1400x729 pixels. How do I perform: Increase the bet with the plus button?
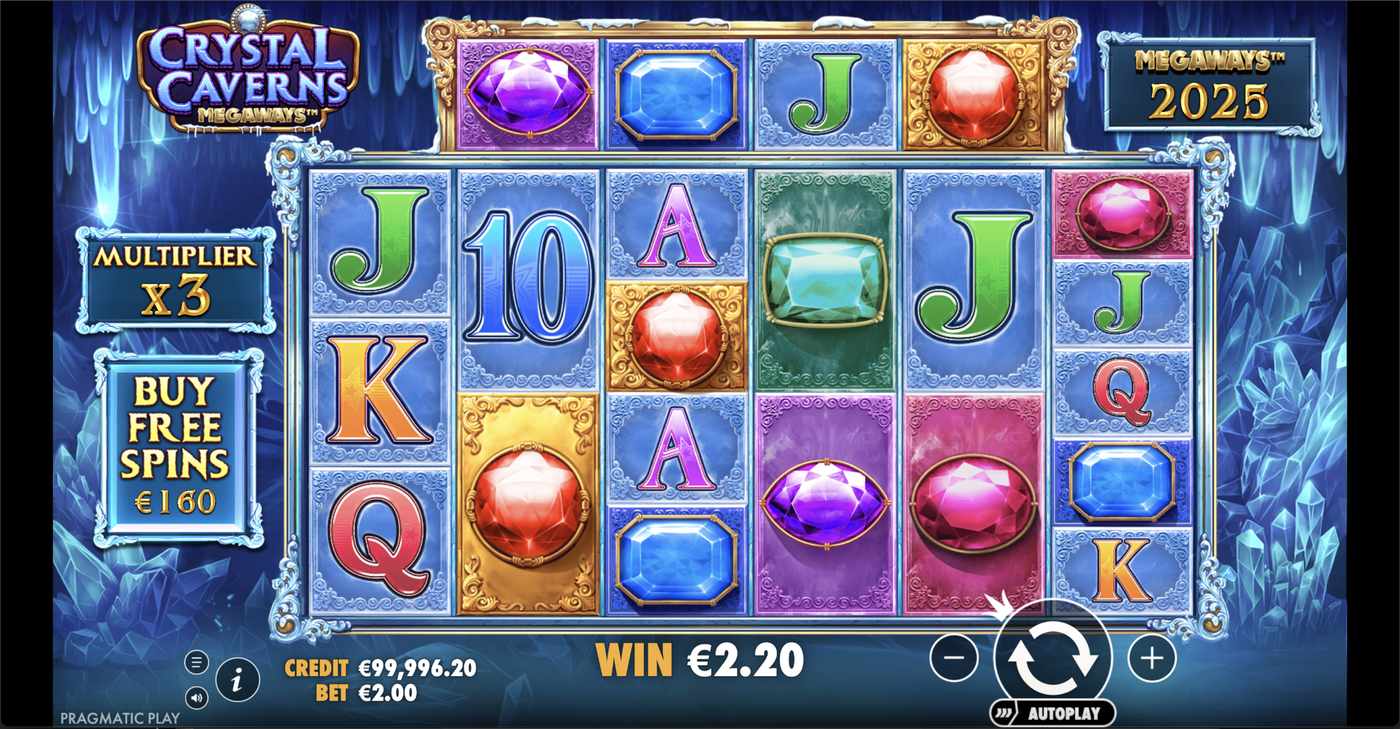pyautogui.click(x=1152, y=658)
